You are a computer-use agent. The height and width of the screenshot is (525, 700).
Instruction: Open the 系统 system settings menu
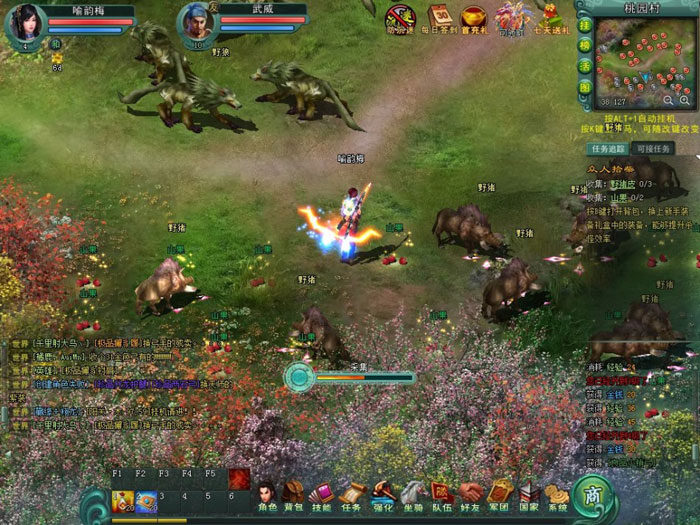[x=557, y=494]
